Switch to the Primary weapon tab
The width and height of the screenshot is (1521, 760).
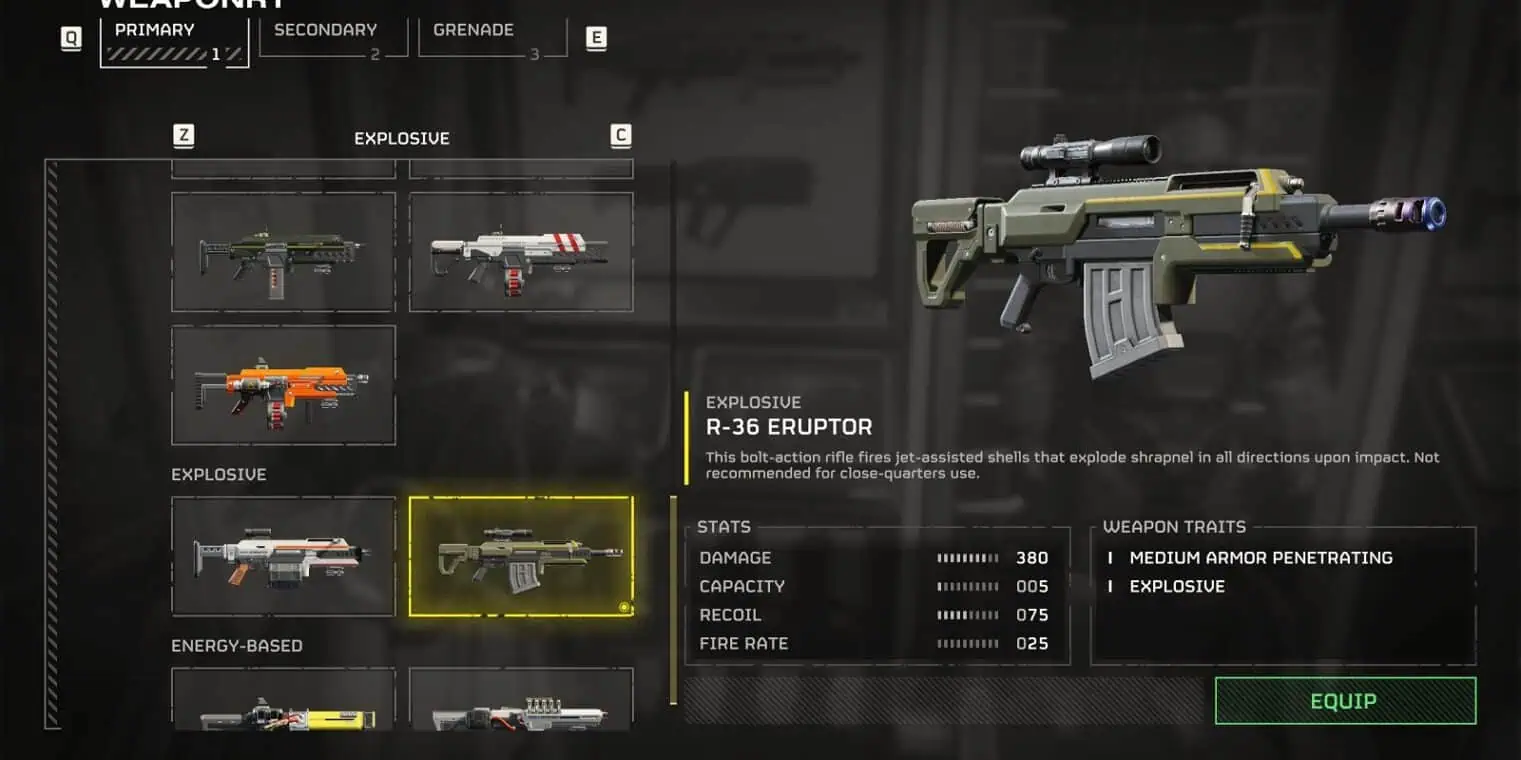[174, 42]
